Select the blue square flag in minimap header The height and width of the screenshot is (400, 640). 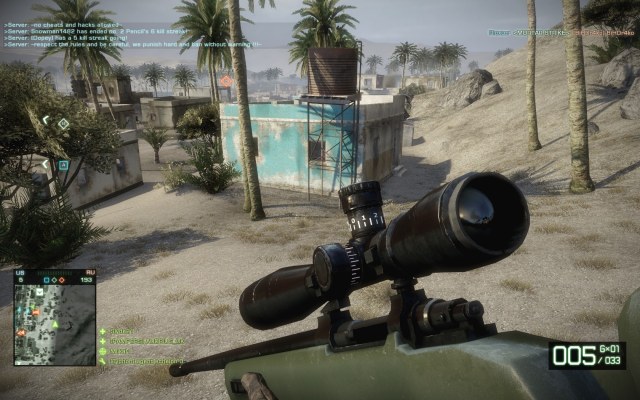[44, 279]
